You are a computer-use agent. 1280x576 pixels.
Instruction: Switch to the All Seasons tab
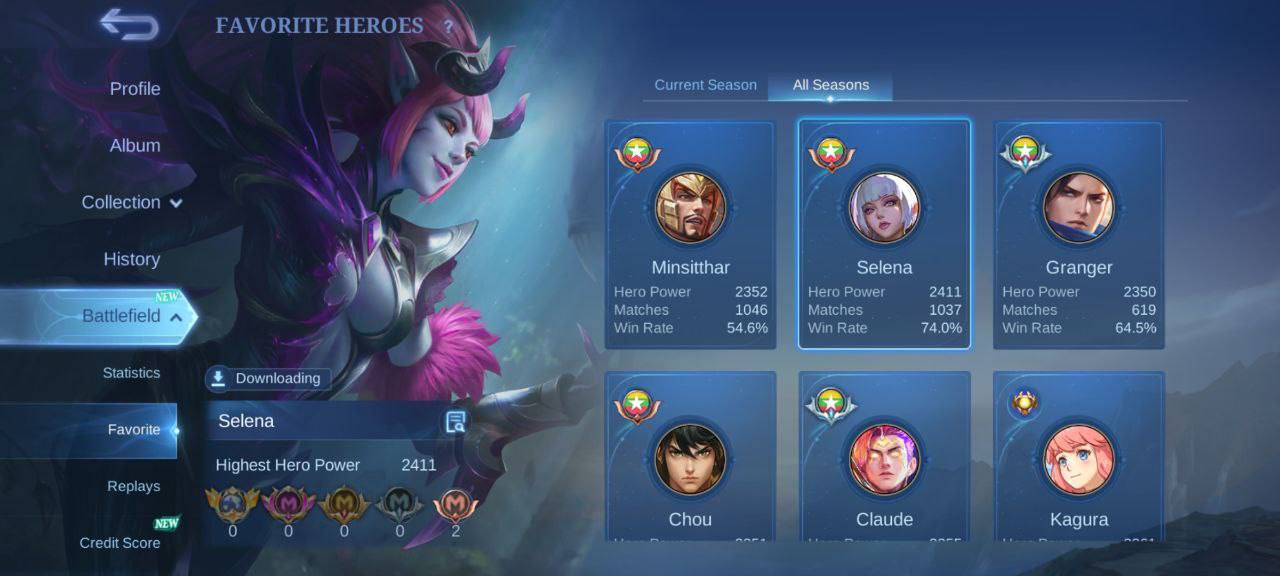[x=831, y=85]
